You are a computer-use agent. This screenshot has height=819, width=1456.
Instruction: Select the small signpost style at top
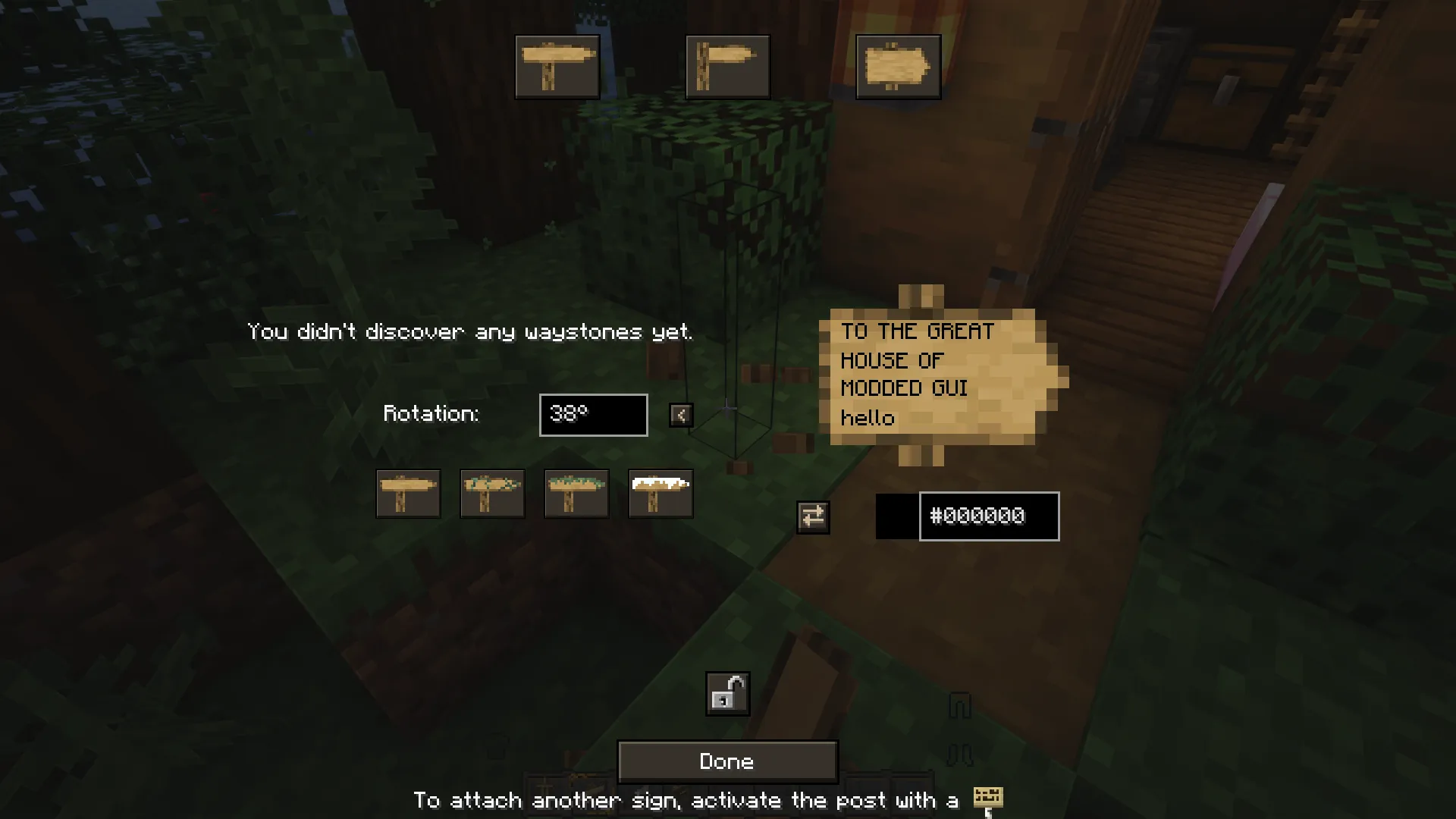click(557, 65)
